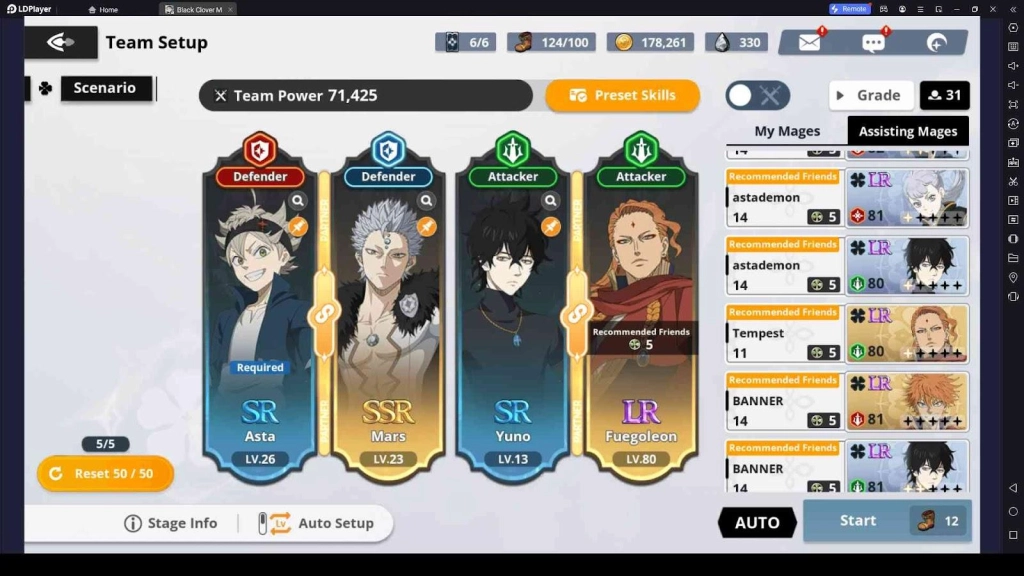The image size is (1024, 576).
Task: Run Auto Setup for the team
Action: 316,523
